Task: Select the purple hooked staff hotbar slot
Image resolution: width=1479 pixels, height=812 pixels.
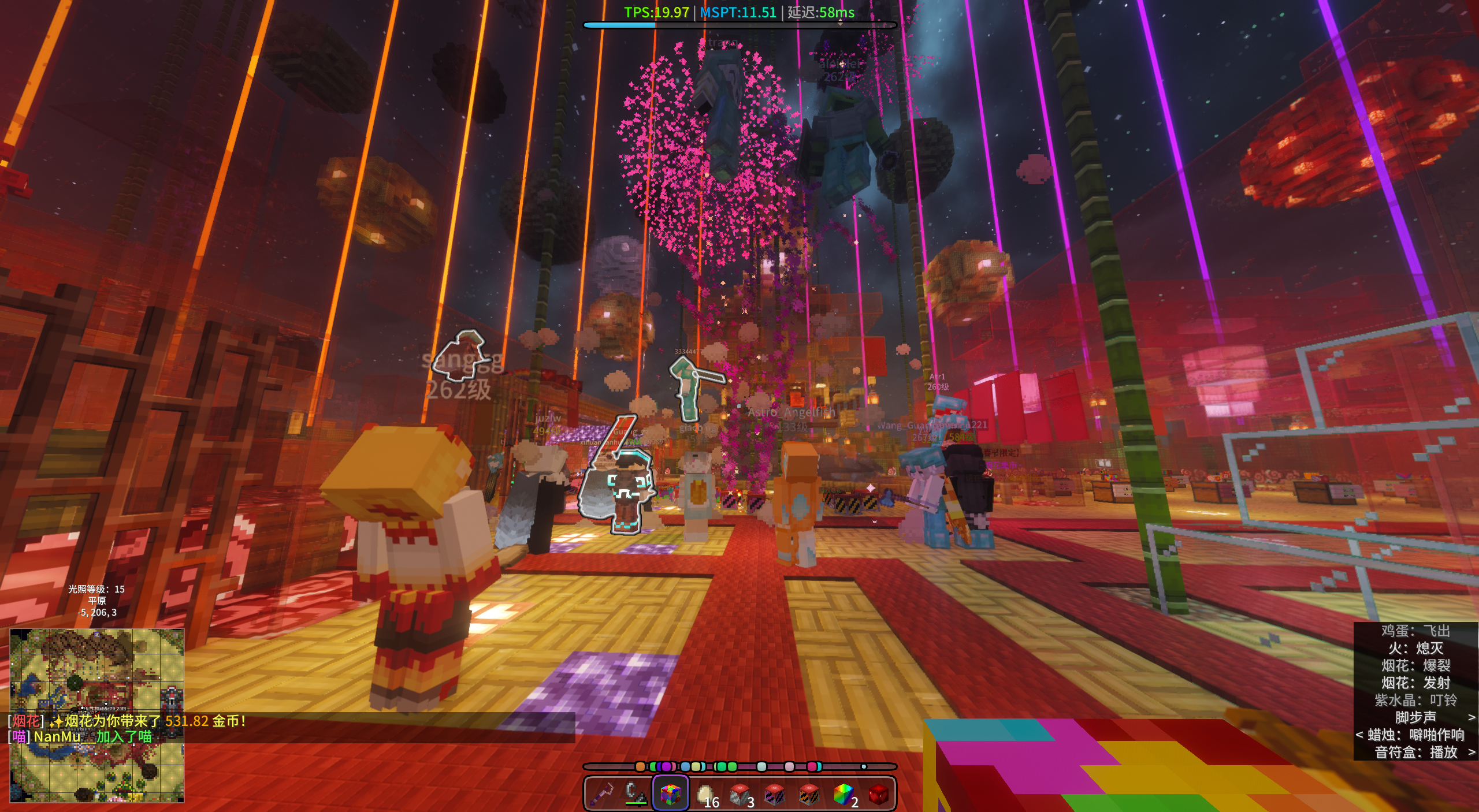Action: click(x=601, y=794)
